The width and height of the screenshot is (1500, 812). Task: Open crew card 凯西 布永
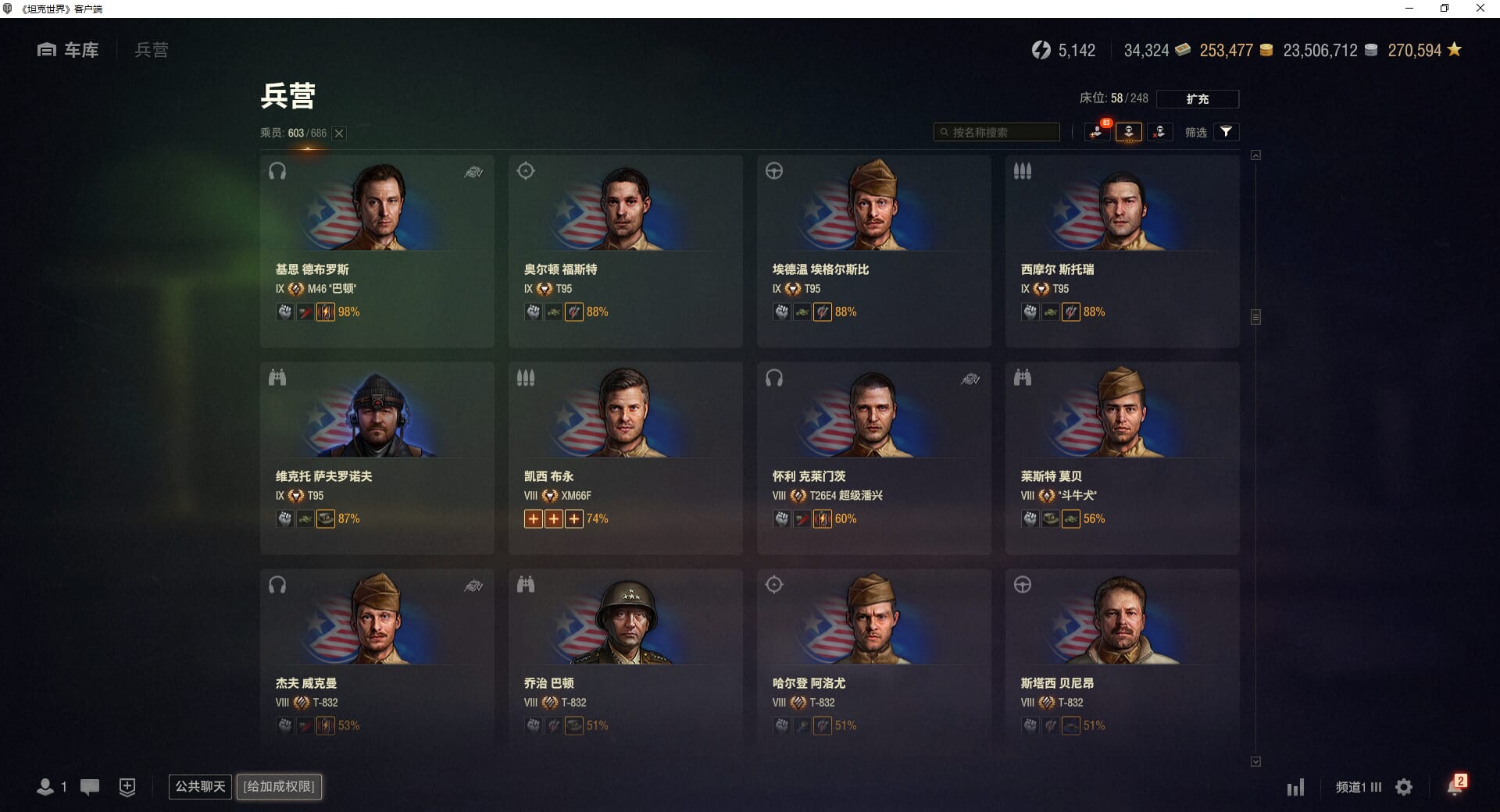[625, 457]
